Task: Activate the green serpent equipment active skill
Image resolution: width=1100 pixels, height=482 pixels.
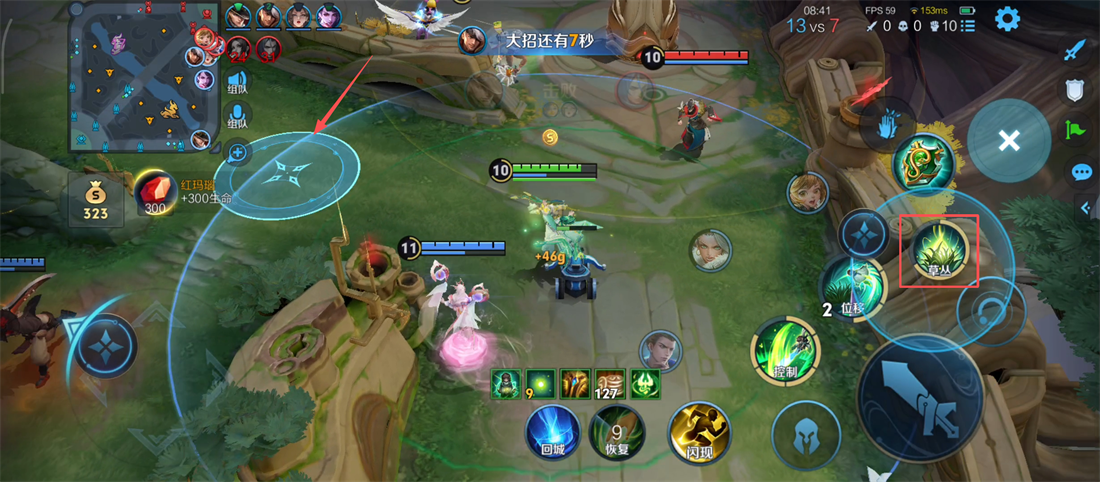Action: [x=921, y=163]
